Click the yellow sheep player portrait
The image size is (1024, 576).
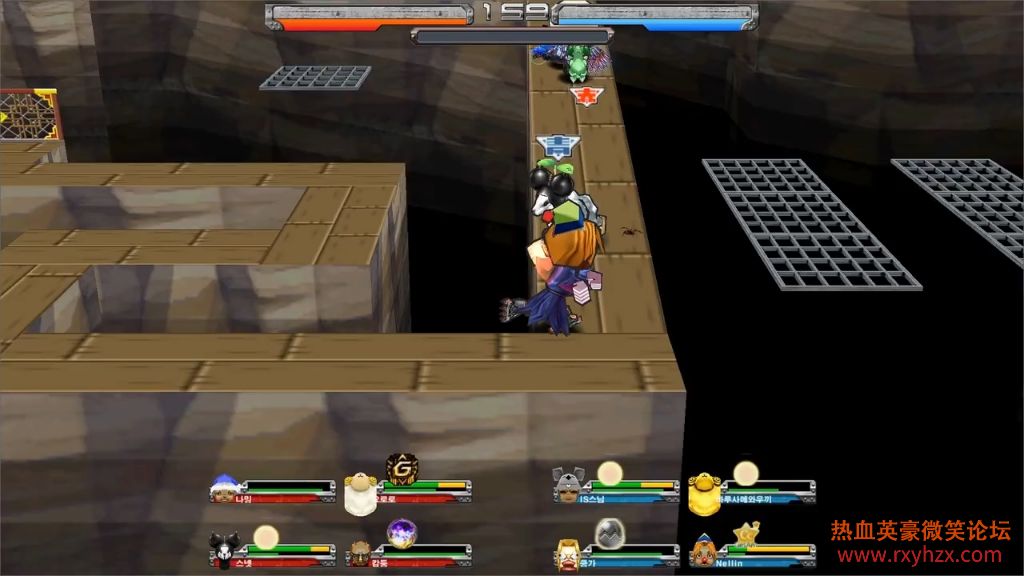pos(703,492)
